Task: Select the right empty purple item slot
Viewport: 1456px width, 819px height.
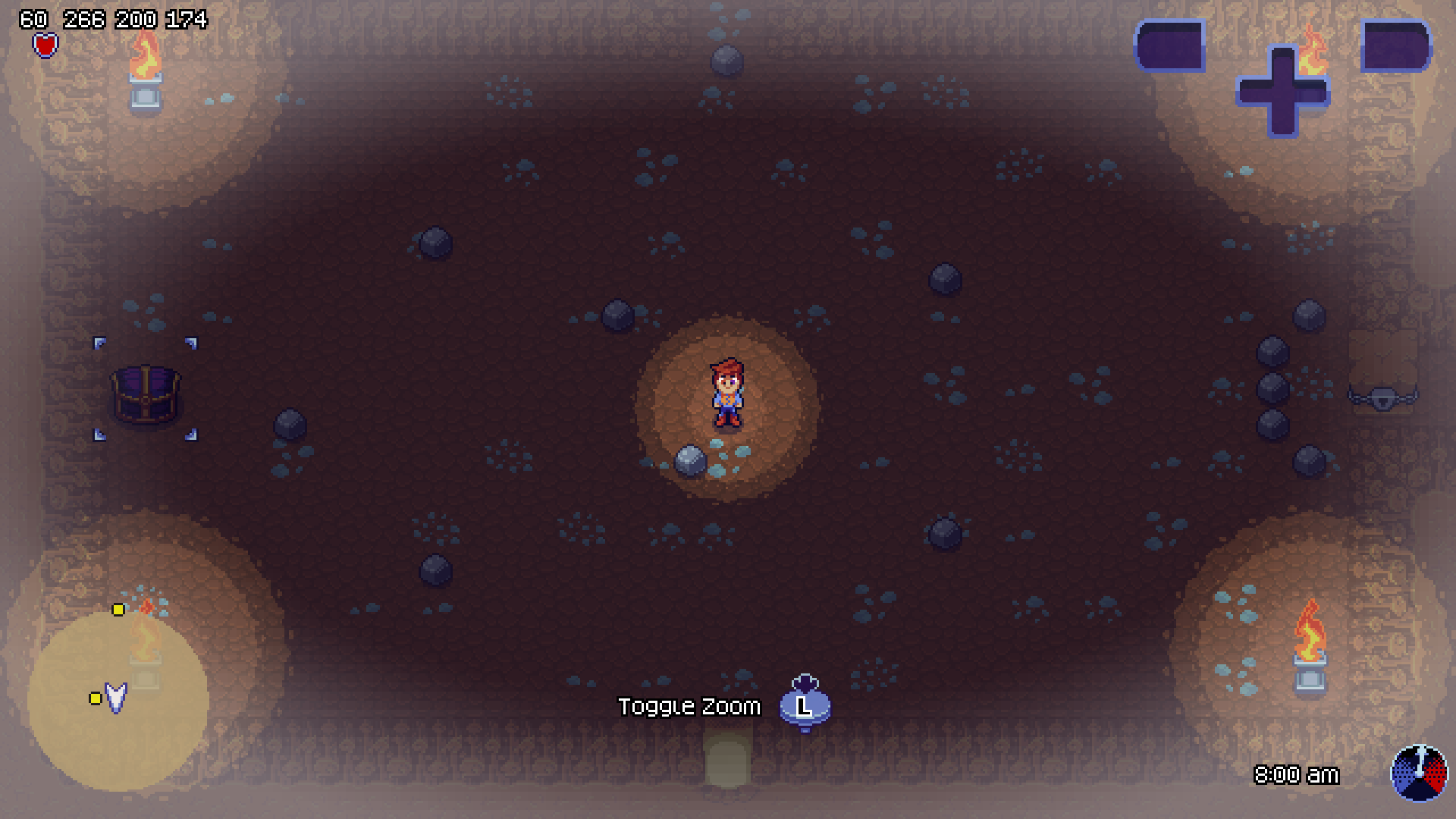Action: coord(1396,45)
